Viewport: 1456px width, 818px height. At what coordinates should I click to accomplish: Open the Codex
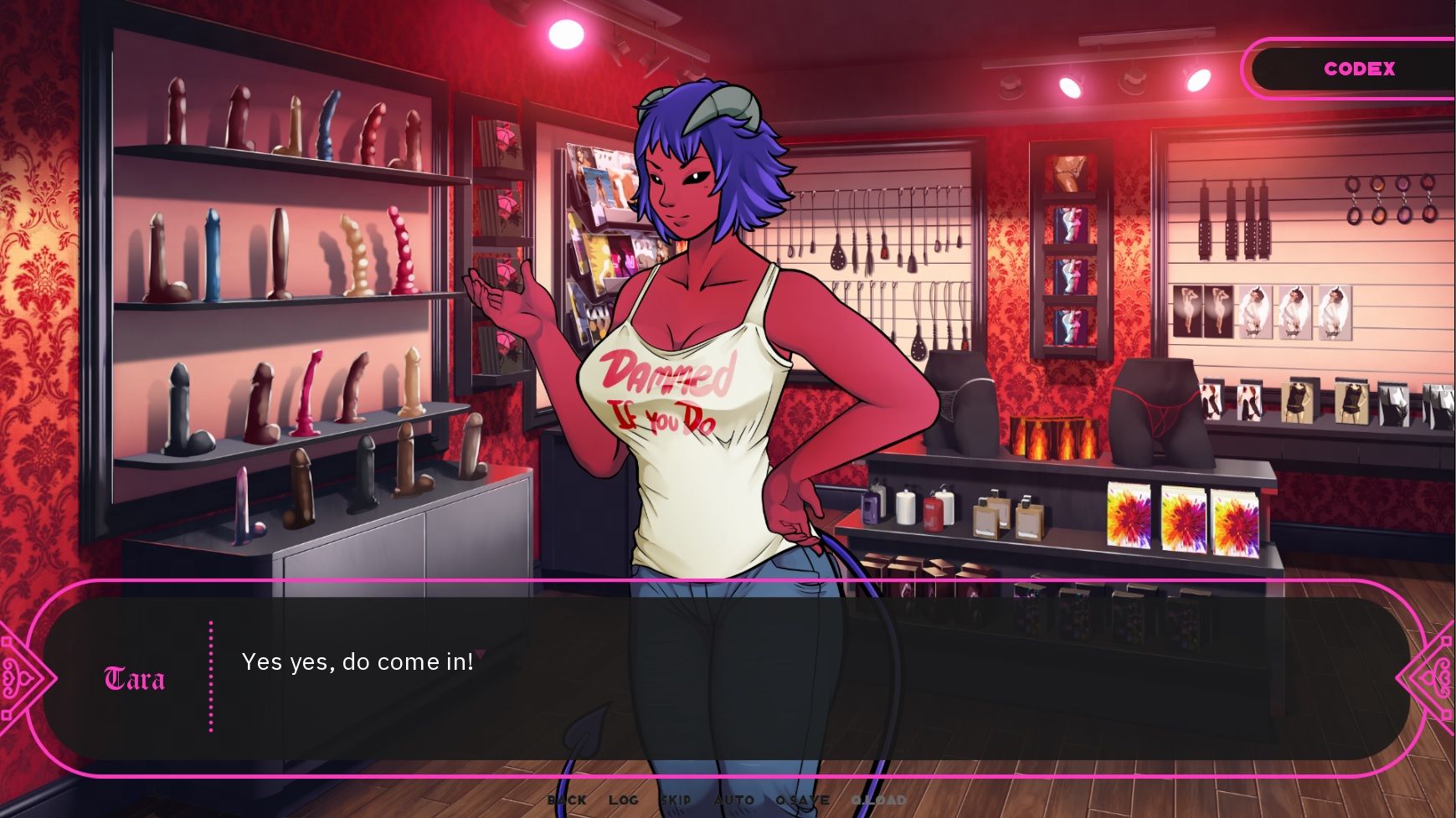click(1359, 69)
